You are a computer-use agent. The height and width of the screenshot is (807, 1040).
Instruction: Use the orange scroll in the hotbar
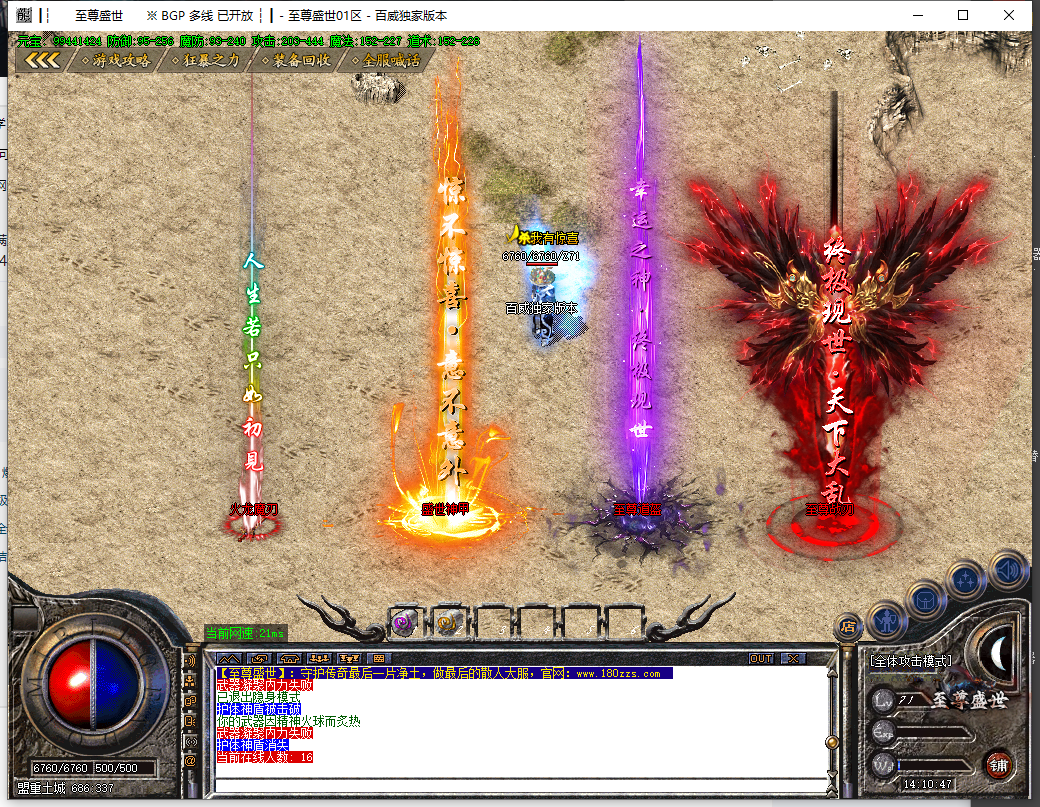click(448, 622)
